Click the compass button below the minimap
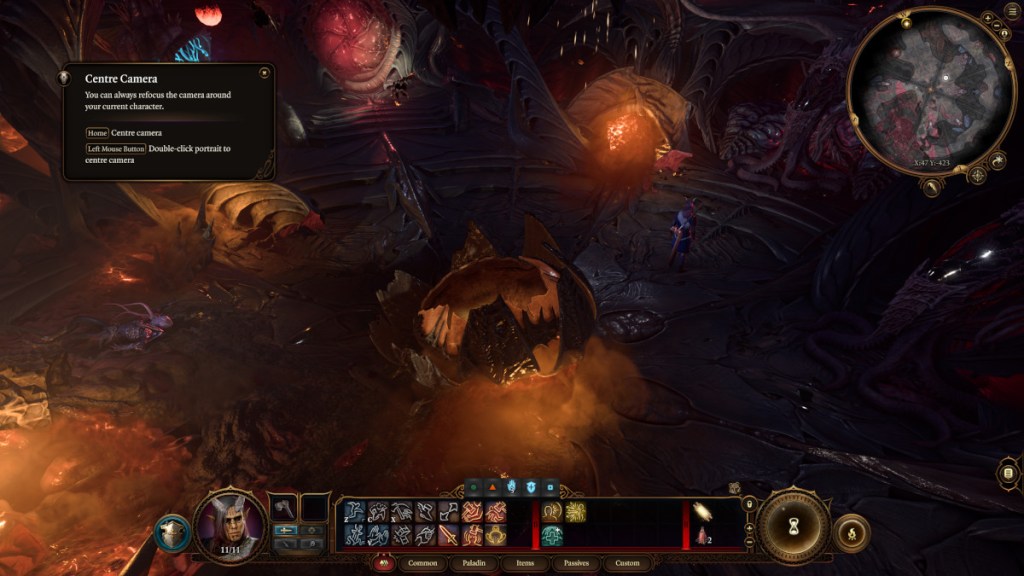Viewport: 1024px width, 576px height. (x=977, y=174)
